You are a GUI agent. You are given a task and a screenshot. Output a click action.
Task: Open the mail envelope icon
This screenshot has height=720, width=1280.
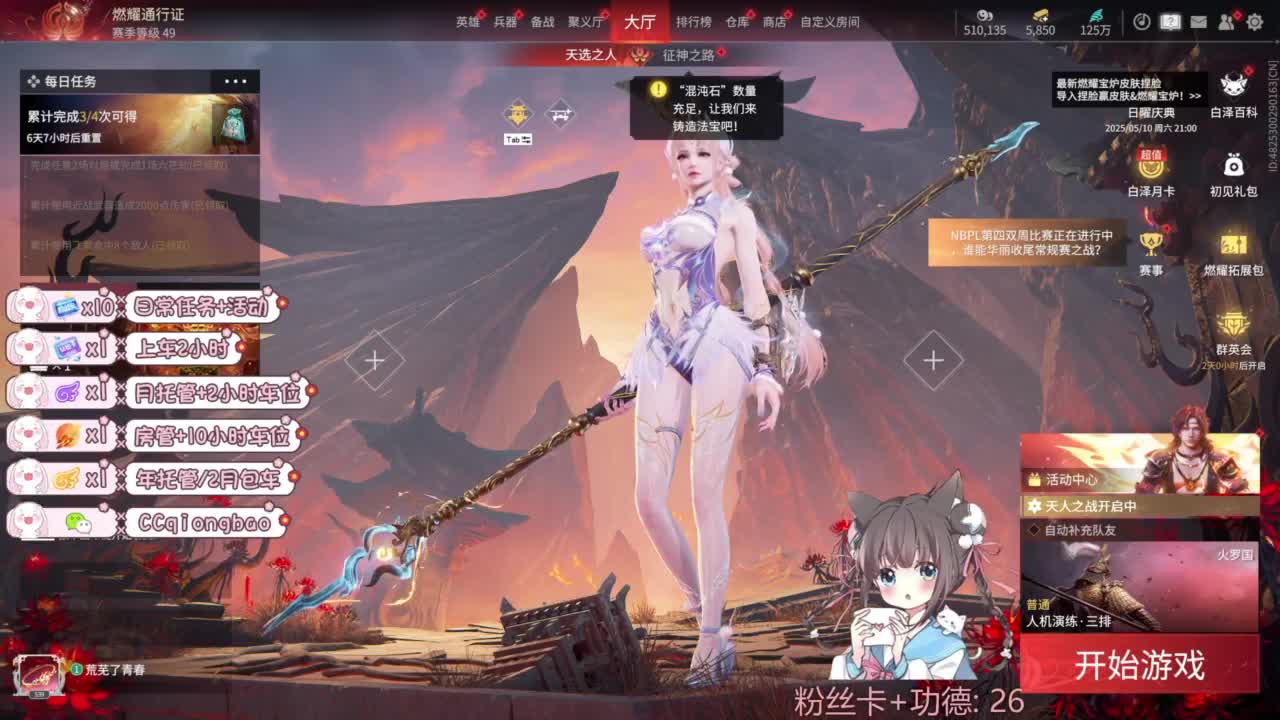[x=1198, y=21]
